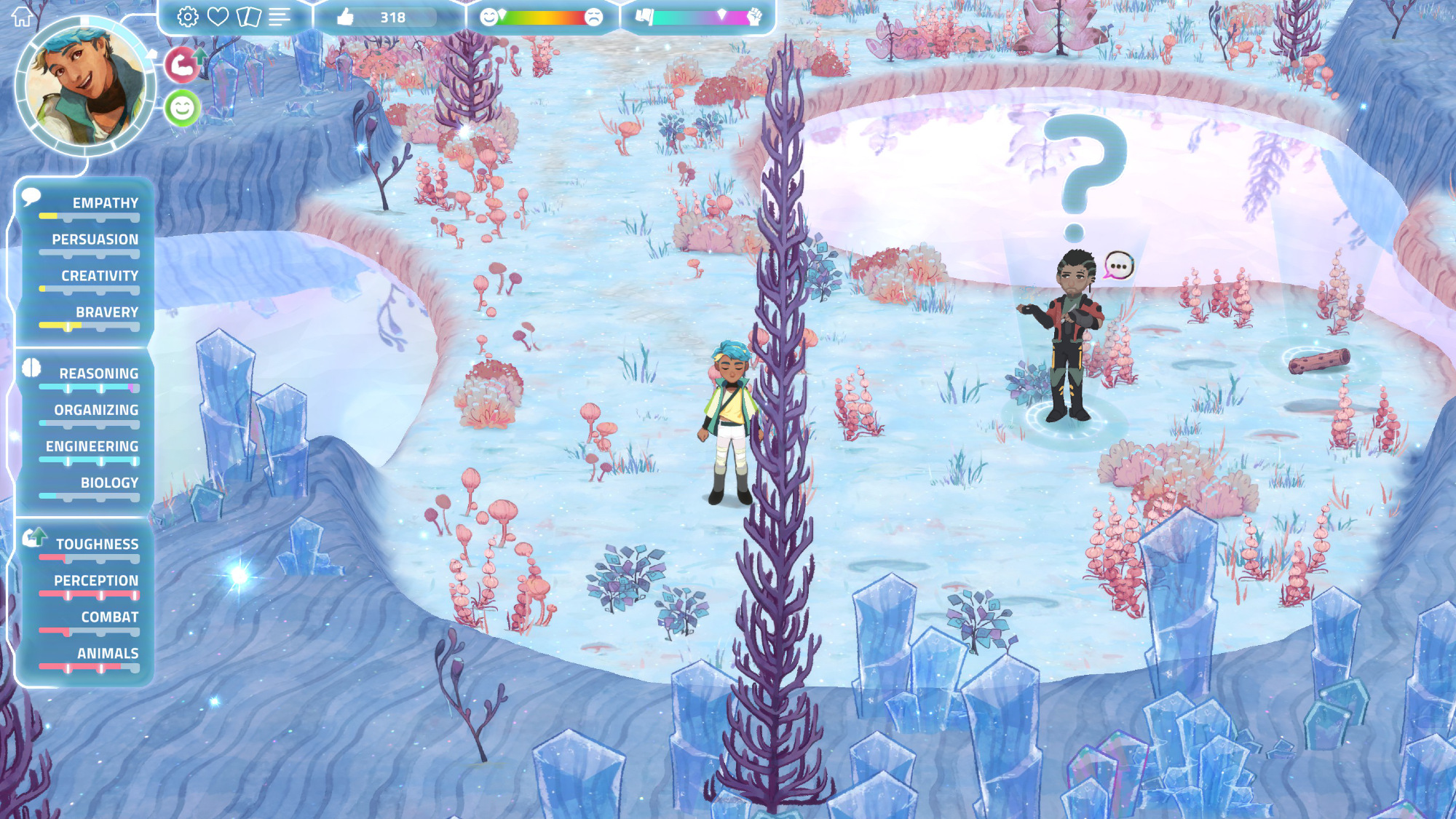Open the story log lines icon
The height and width of the screenshot is (819, 1456).
click(279, 17)
